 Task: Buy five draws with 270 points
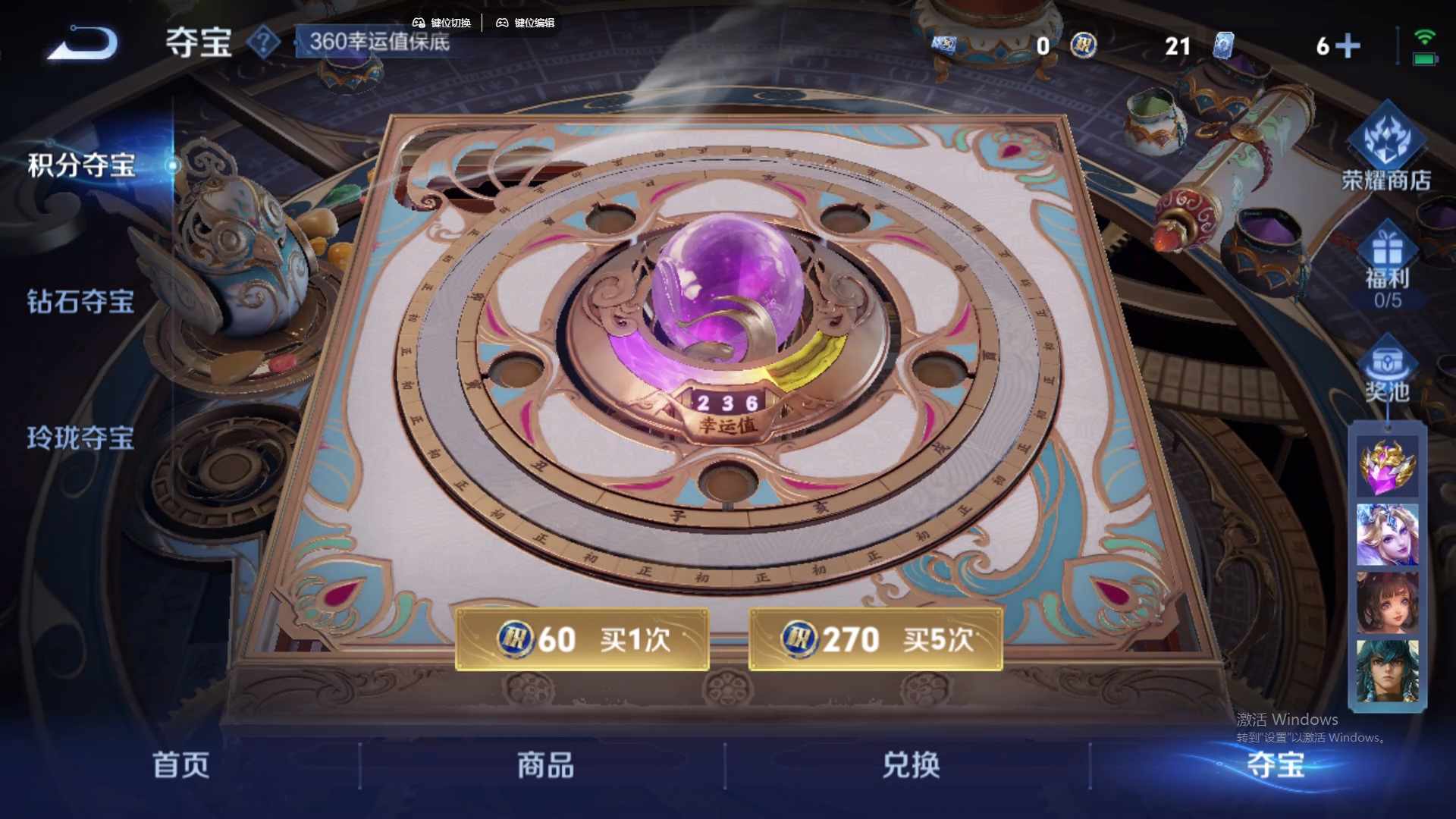[x=874, y=639]
